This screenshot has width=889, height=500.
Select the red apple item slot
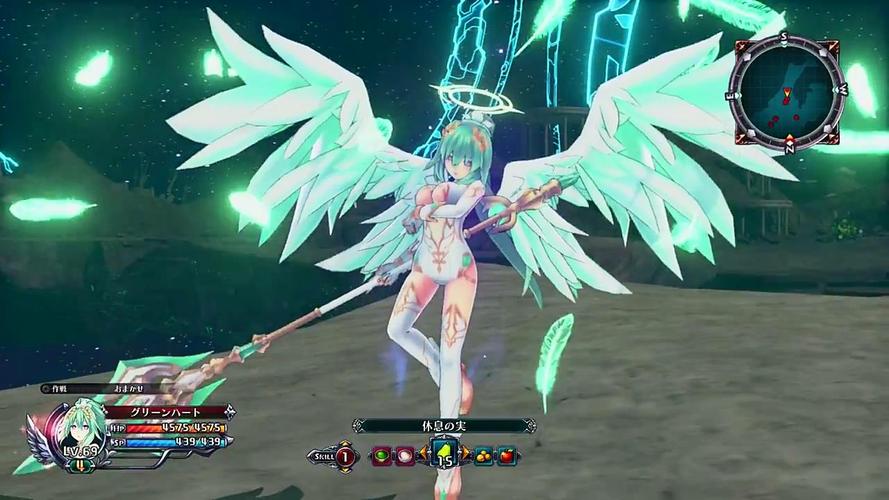tap(506, 455)
